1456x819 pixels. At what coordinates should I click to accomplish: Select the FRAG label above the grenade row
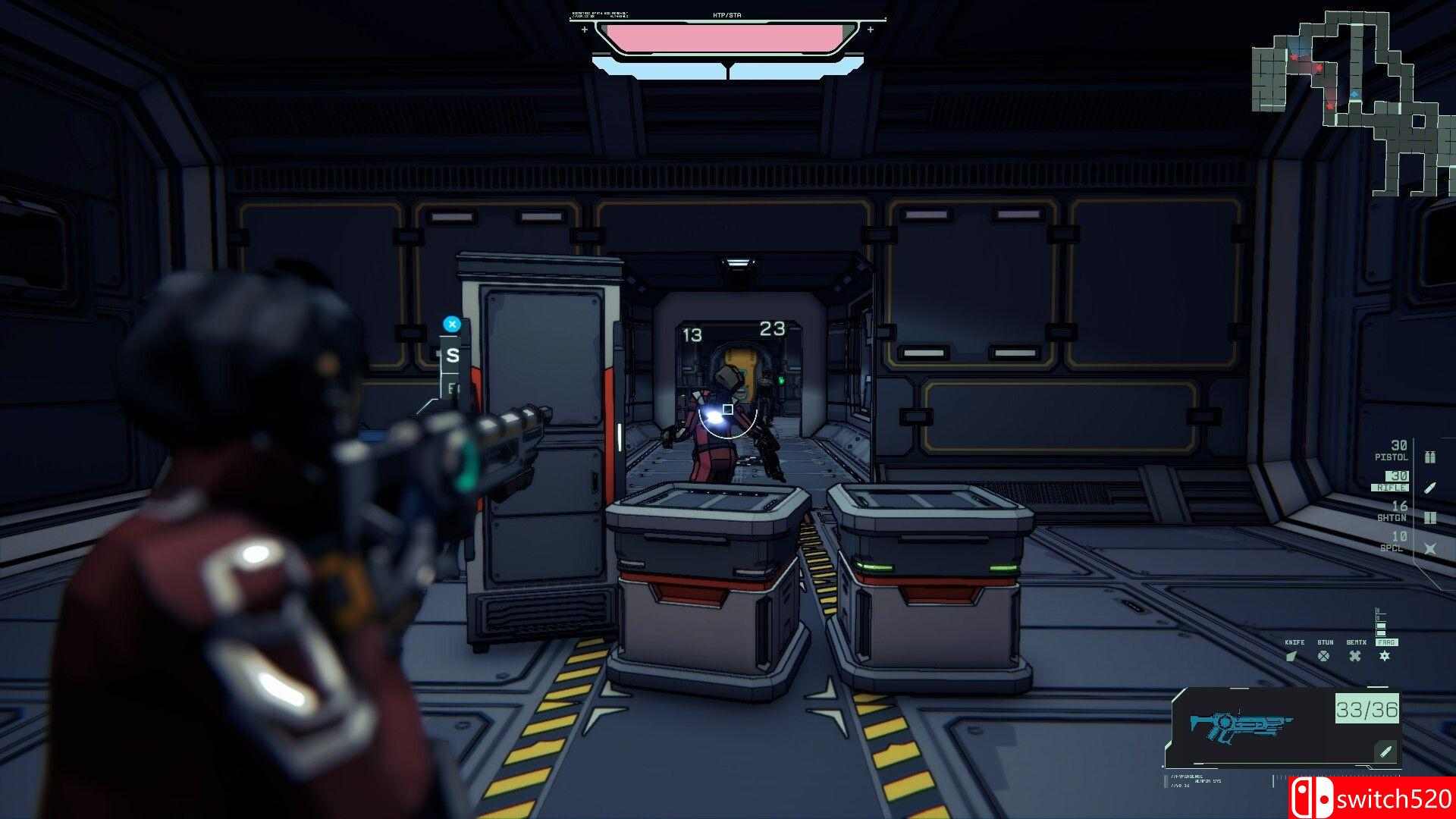(1387, 642)
